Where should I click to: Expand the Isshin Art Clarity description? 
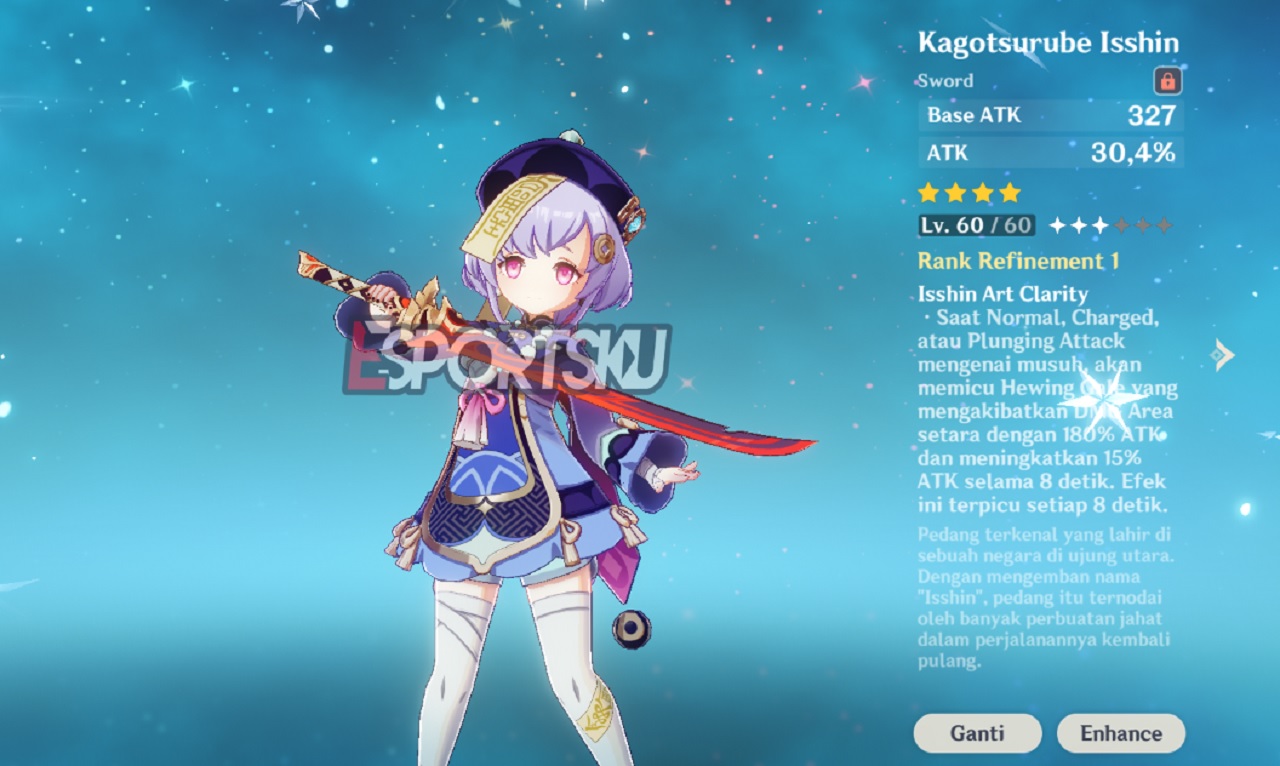1001,294
